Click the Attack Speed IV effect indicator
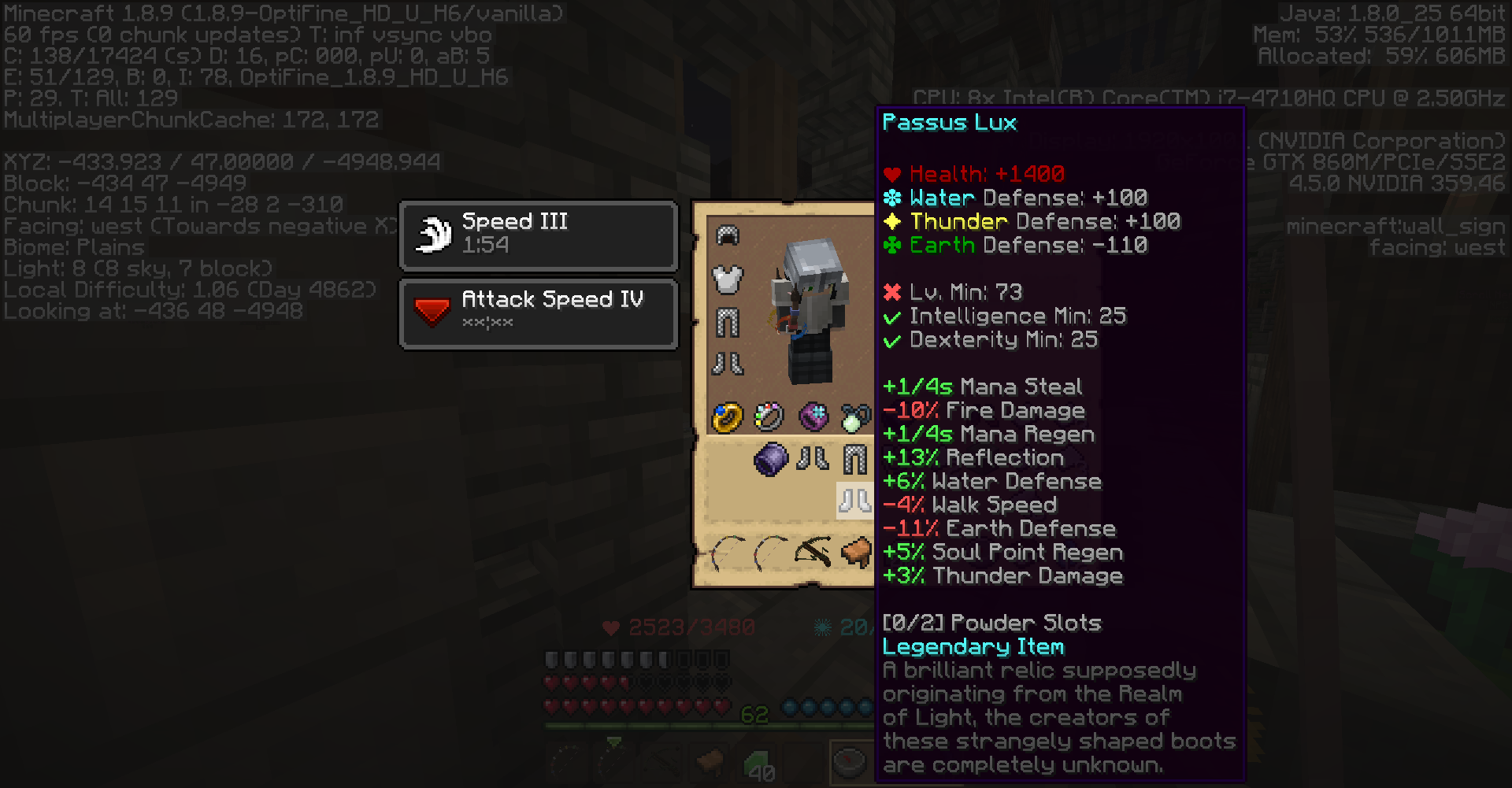Screen dimensions: 1512x788 (538, 312)
